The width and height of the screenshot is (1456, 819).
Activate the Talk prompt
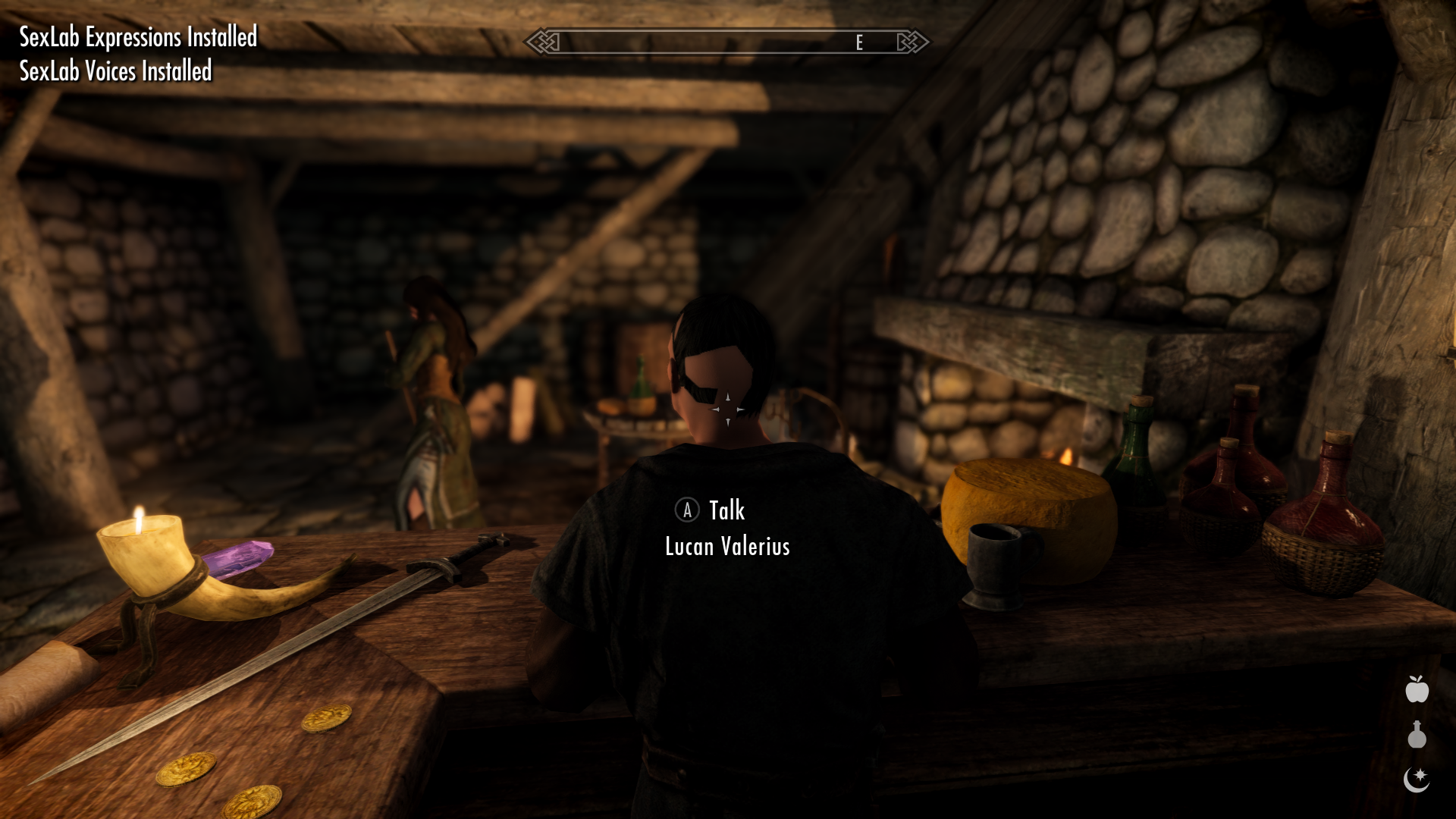726,511
